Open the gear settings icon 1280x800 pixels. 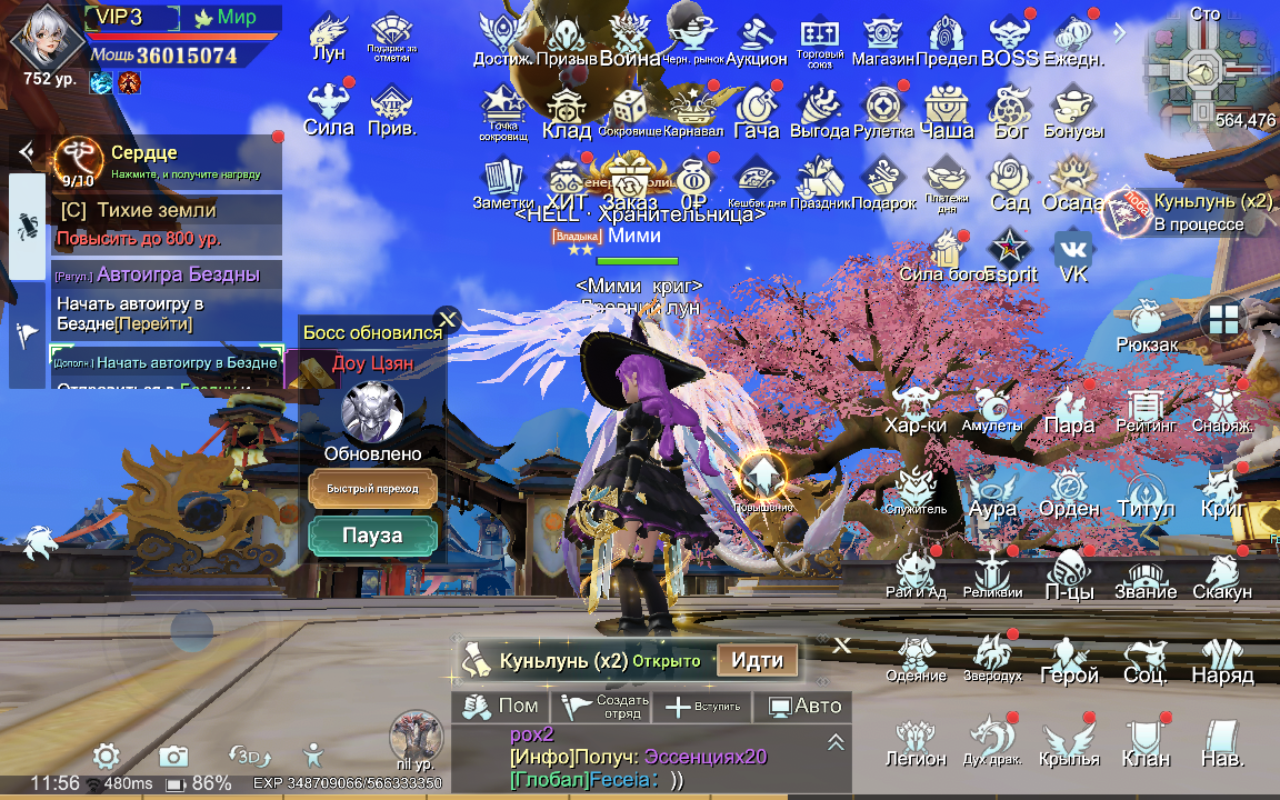(x=106, y=755)
